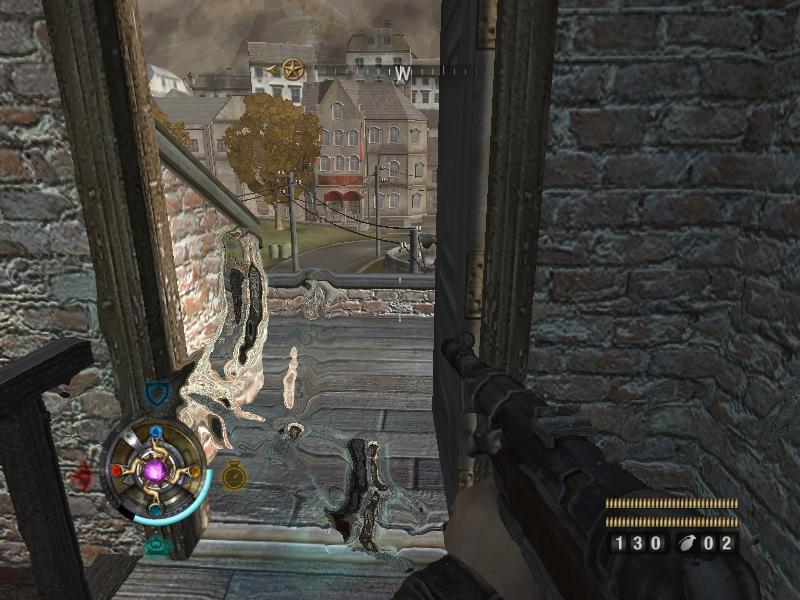The image size is (800, 600).
Task: Activate the yellow stopwatch slow-time power
Action: click(x=234, y=474)
